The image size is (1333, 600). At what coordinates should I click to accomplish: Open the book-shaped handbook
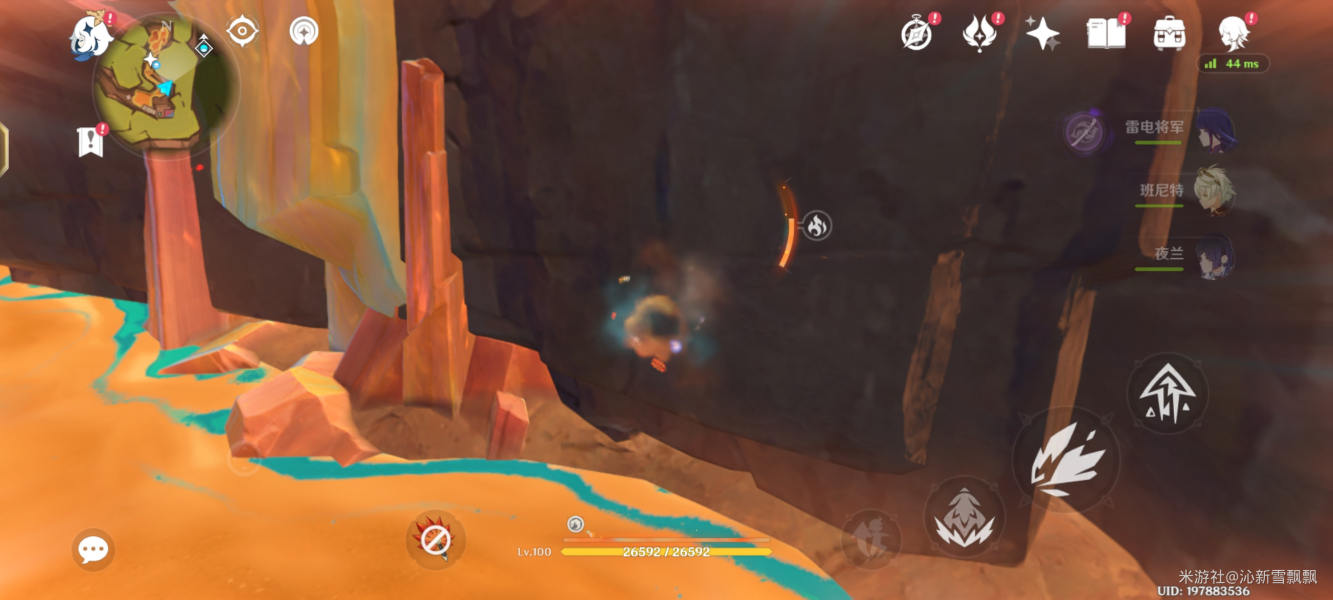[1104, 34]
